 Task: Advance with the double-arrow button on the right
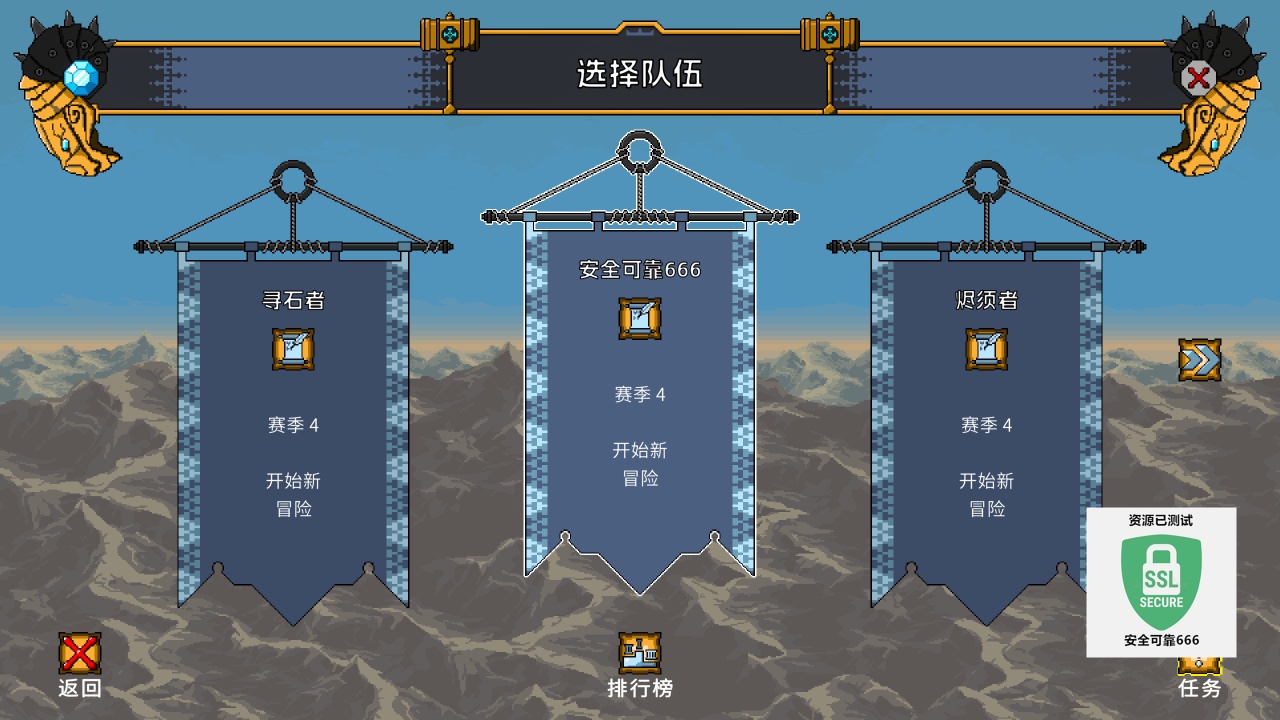(x=1200, y=357)
